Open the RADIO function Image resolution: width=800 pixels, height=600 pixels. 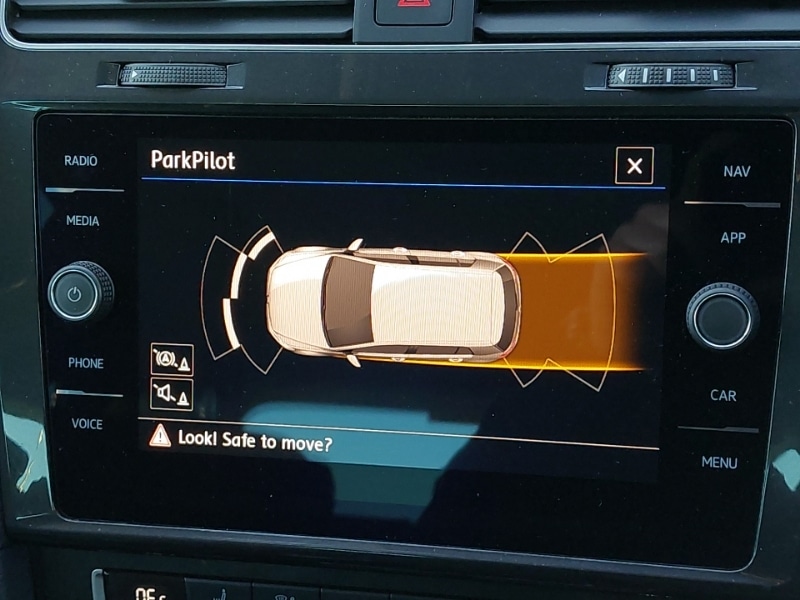pos(81,161)
